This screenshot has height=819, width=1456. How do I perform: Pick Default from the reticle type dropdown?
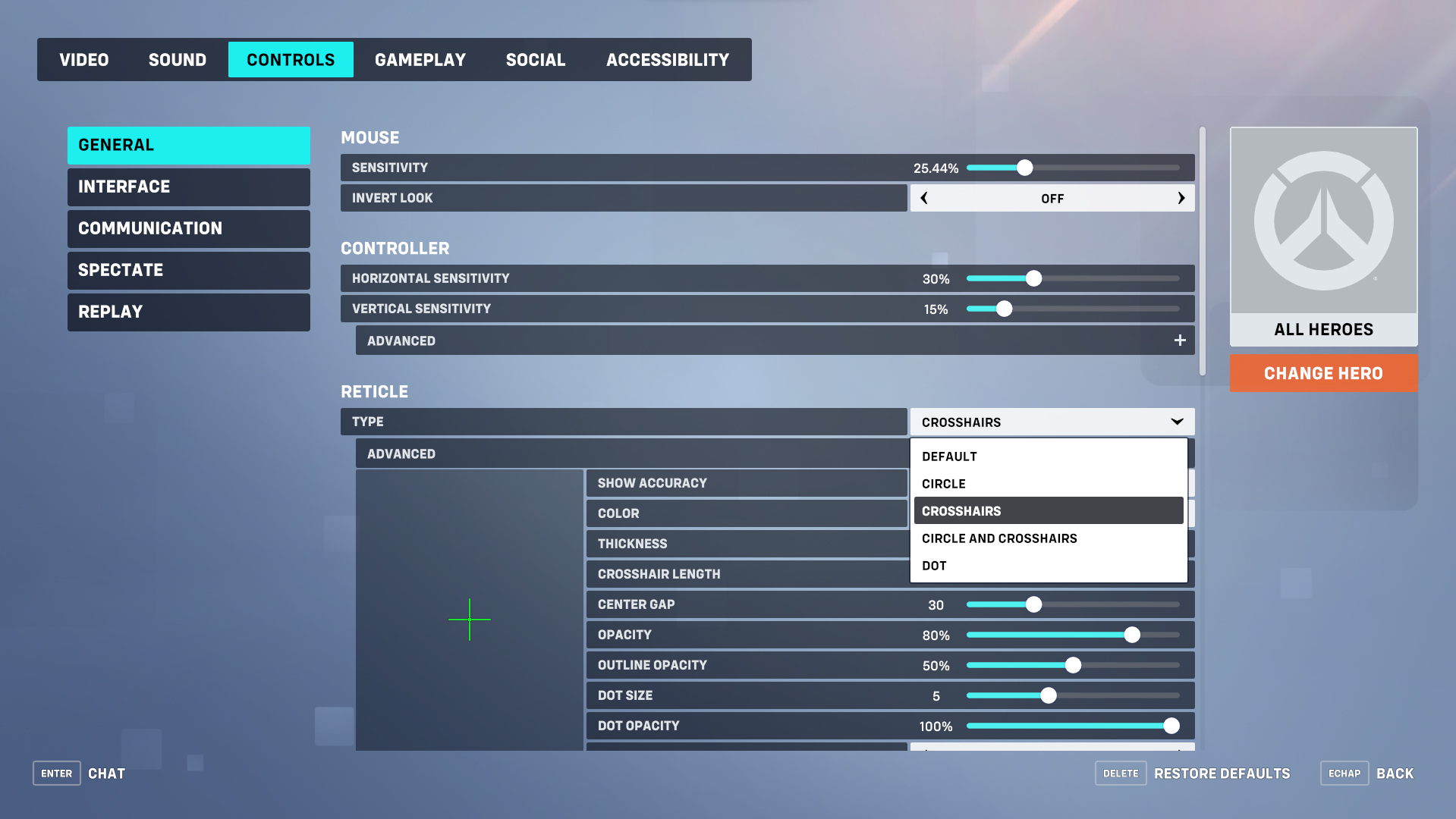(949, 456)
